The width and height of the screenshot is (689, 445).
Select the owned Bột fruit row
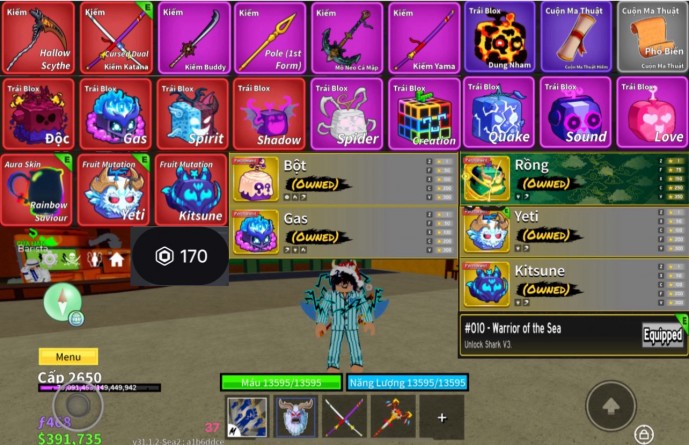[x=343, y=179]
